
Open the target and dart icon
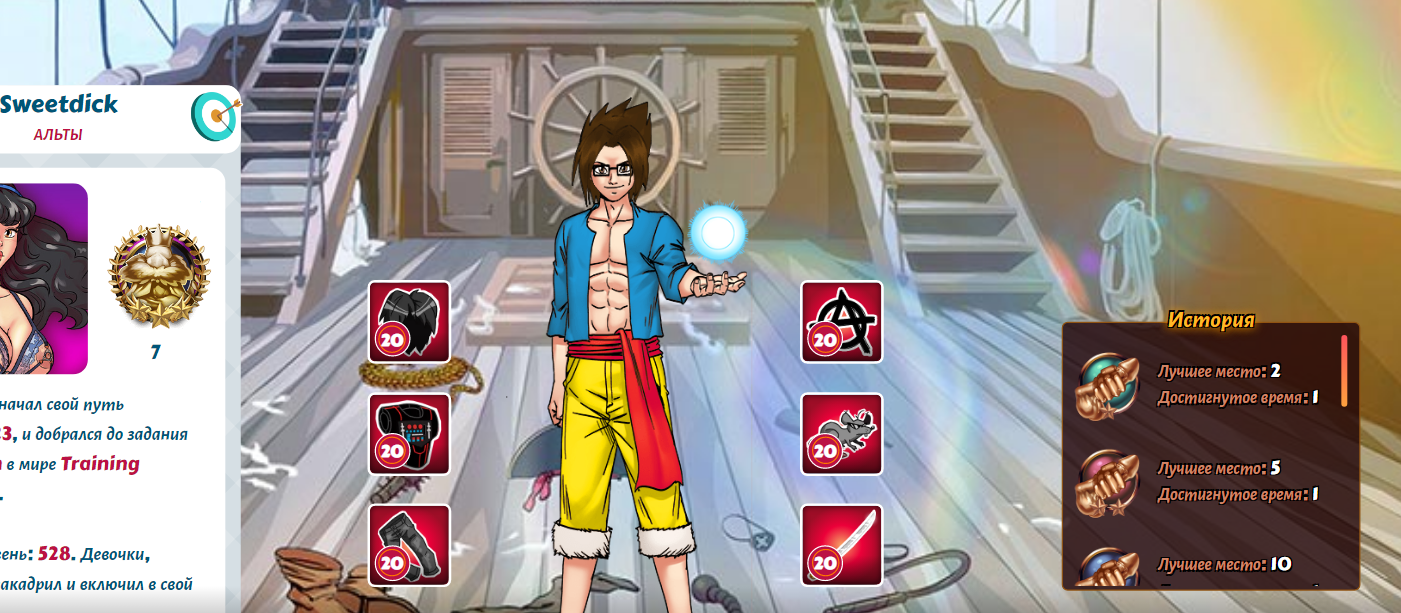(x=213, y=115)
